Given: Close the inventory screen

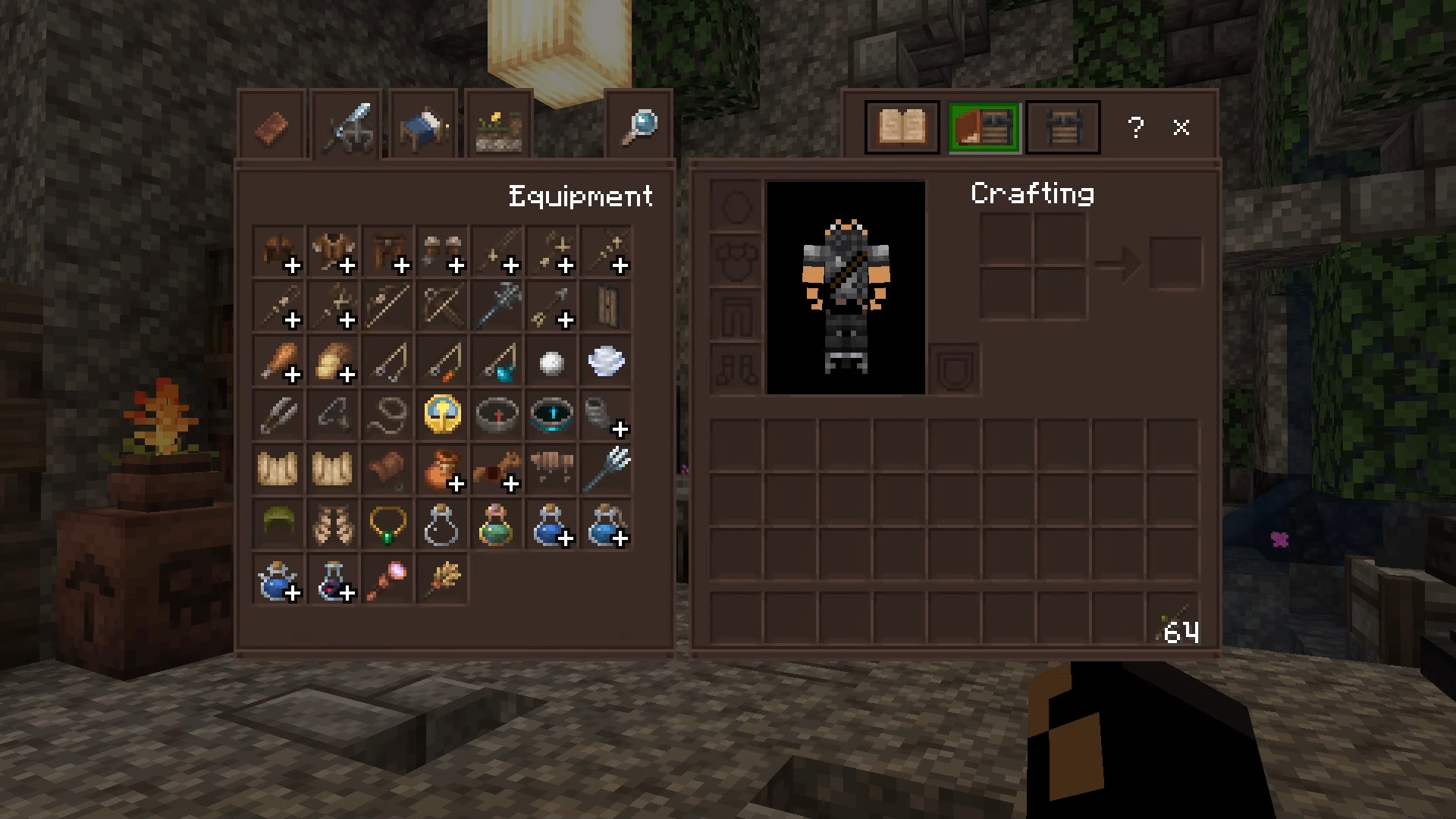Looking at the screenshot, I should 1181,127.
